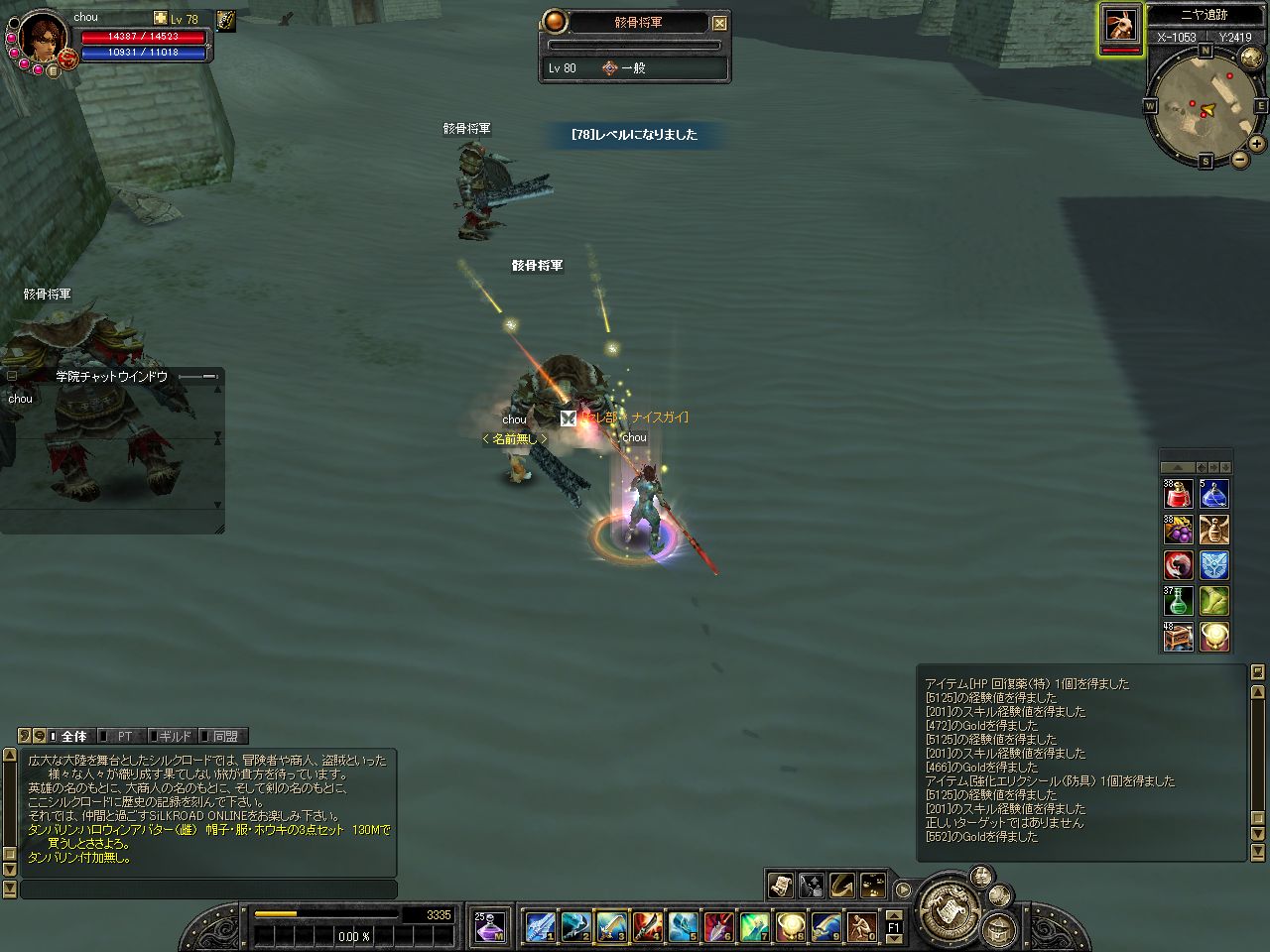Switch to the ギルド chat tab

[x=175, y=736]
